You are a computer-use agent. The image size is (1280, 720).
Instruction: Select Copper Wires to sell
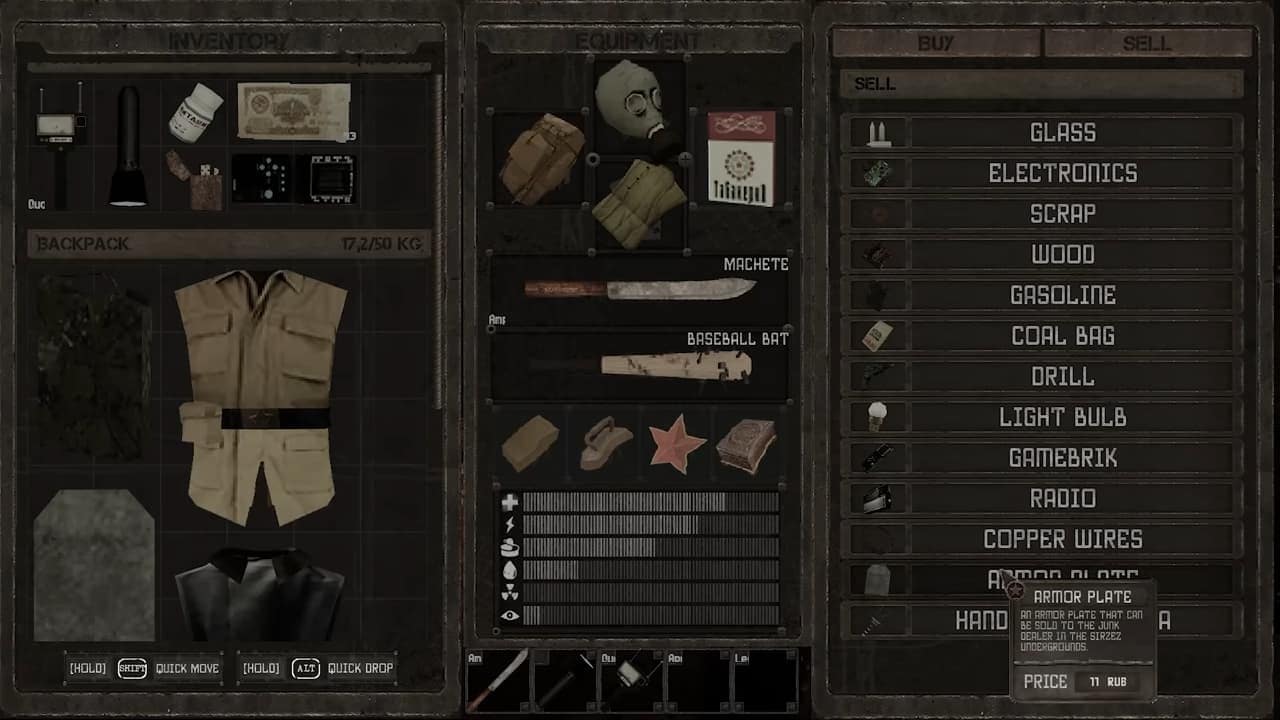pyautogui.click(x=1062, y=539)
